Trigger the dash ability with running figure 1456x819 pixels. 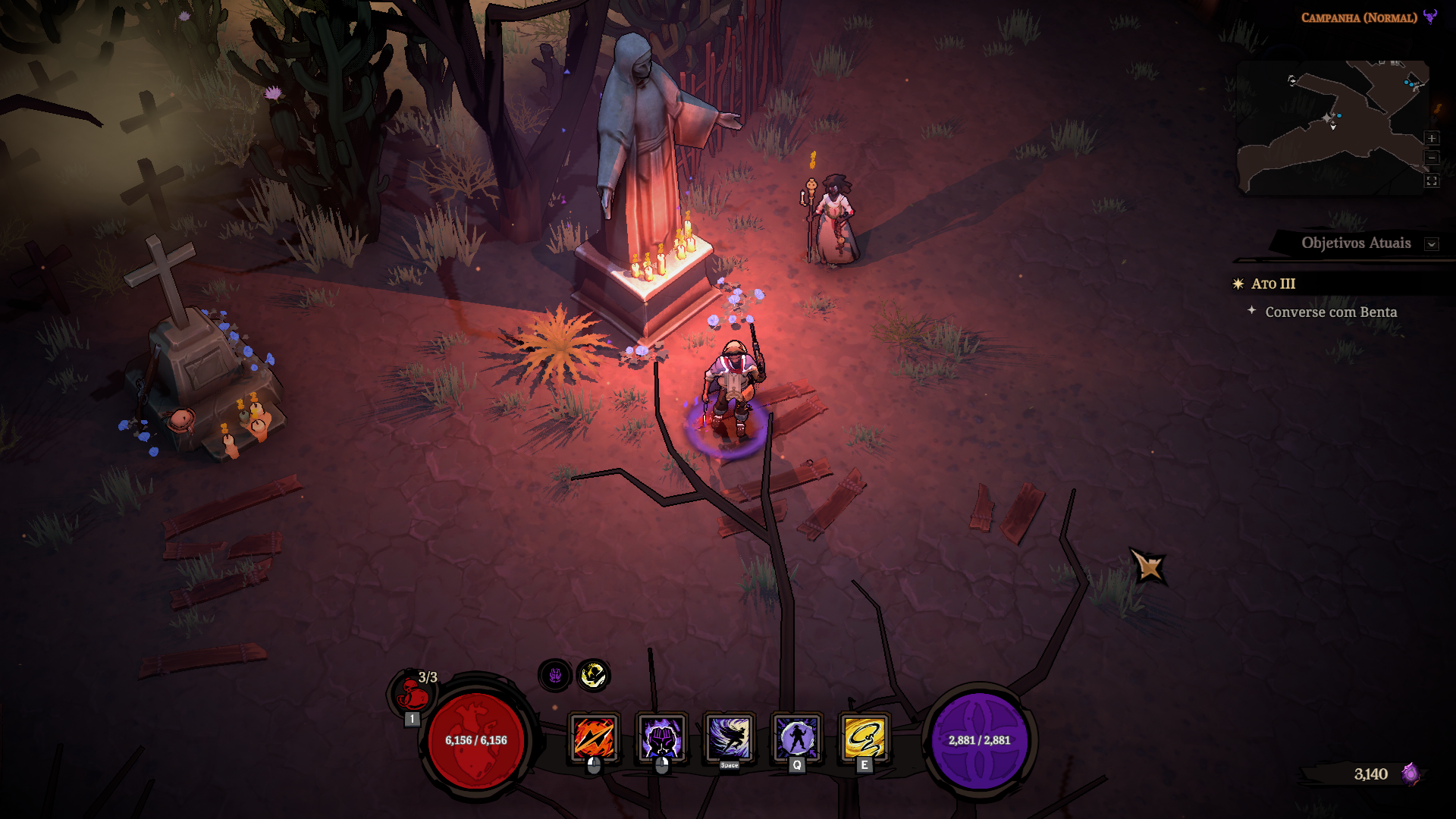pyautogui.click(x=729, y=738)
